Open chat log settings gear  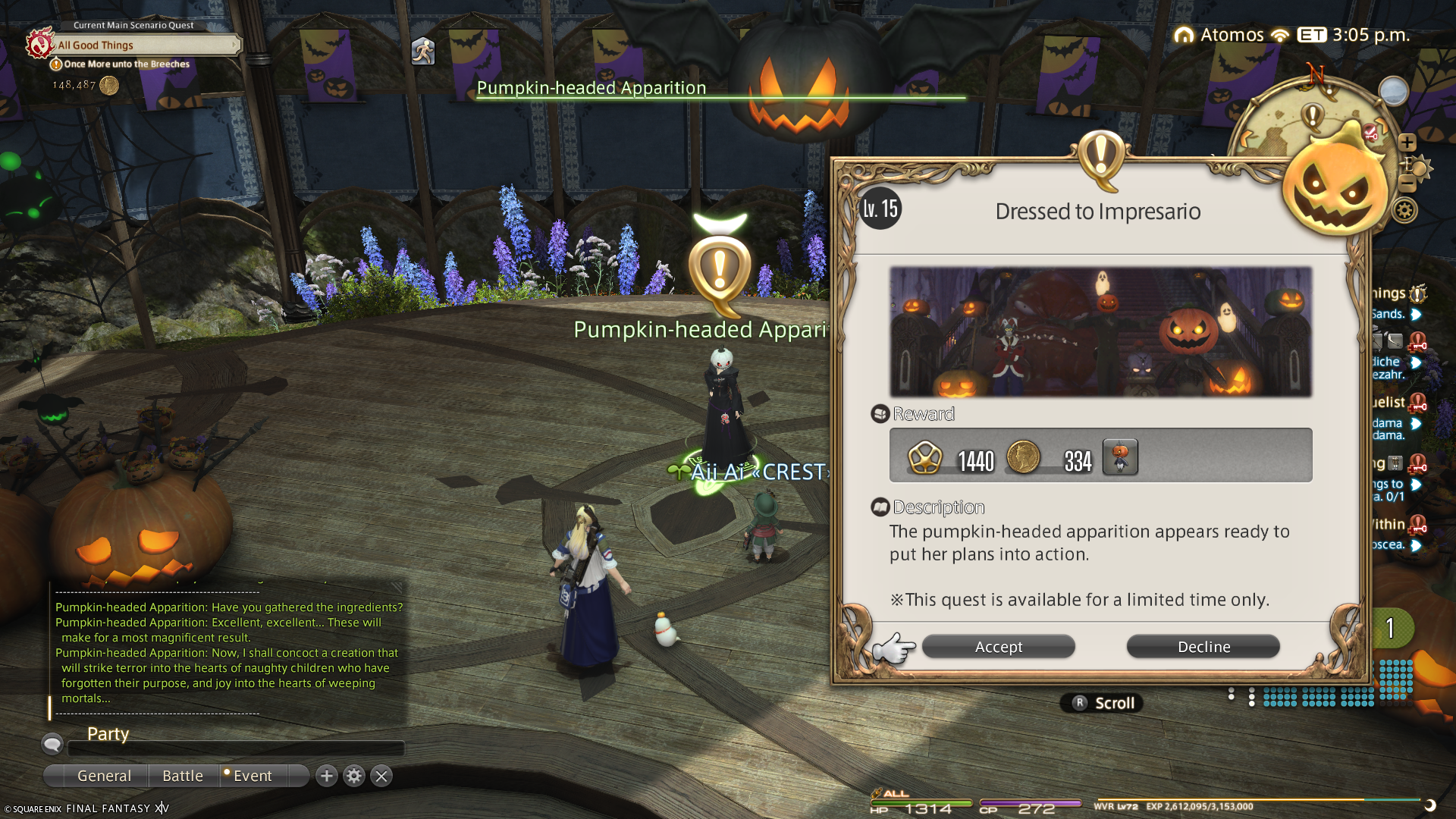(354, 776)
